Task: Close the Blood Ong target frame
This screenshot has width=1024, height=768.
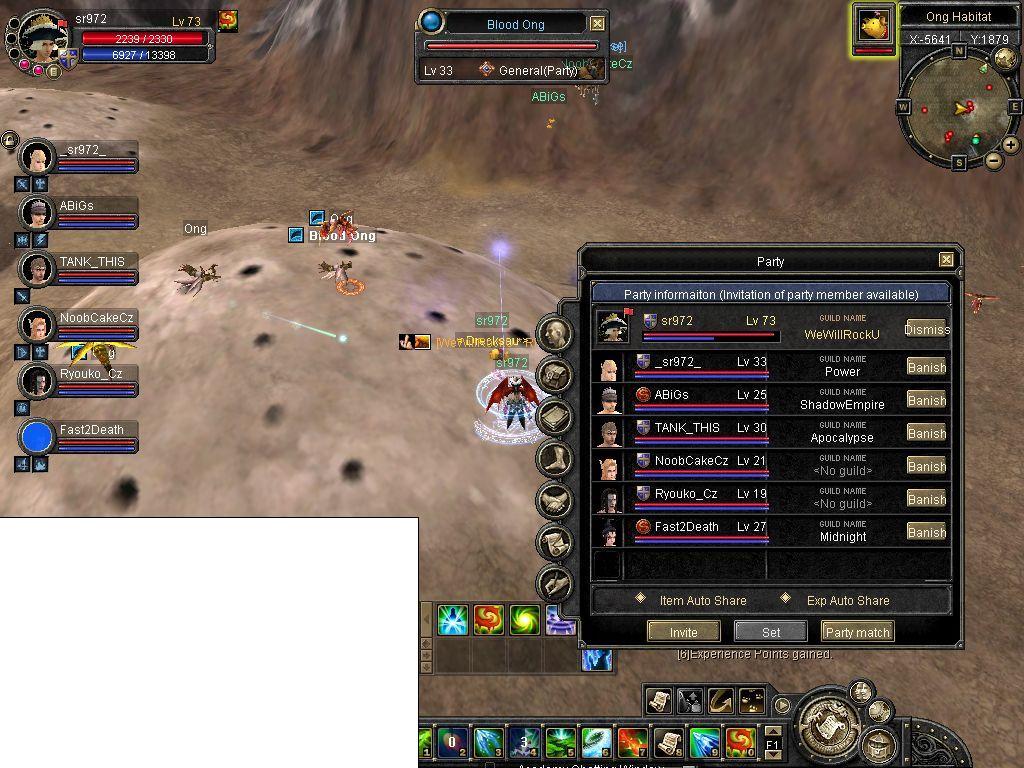Action: pos(597,24)
